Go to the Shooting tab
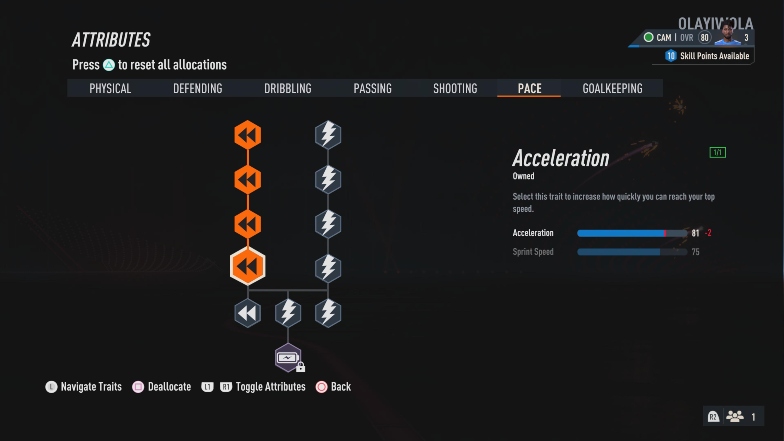 455,89
